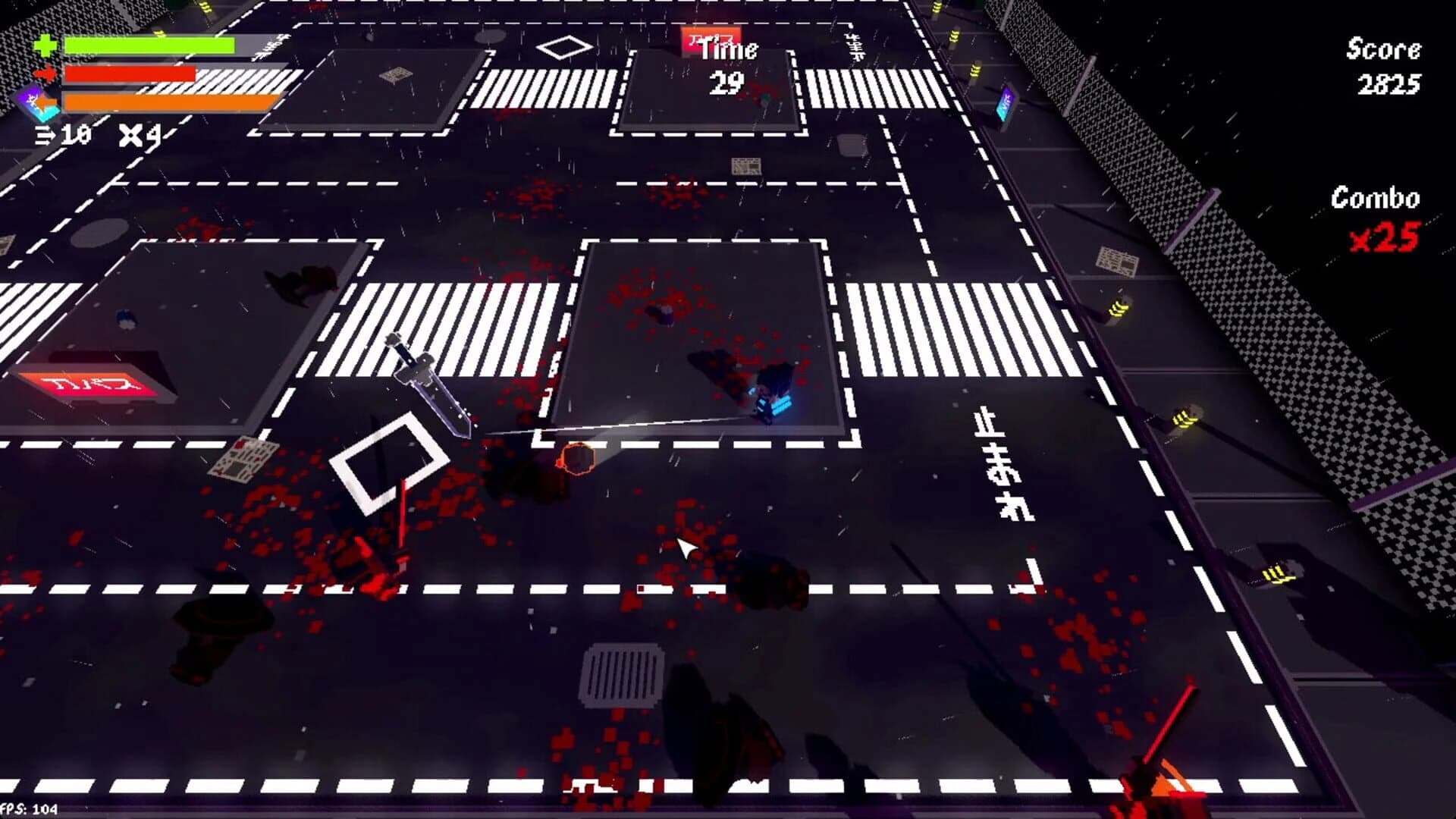1456x819 pixels.
Task: Select the X lives counter icon
Action: click(130, 136)
